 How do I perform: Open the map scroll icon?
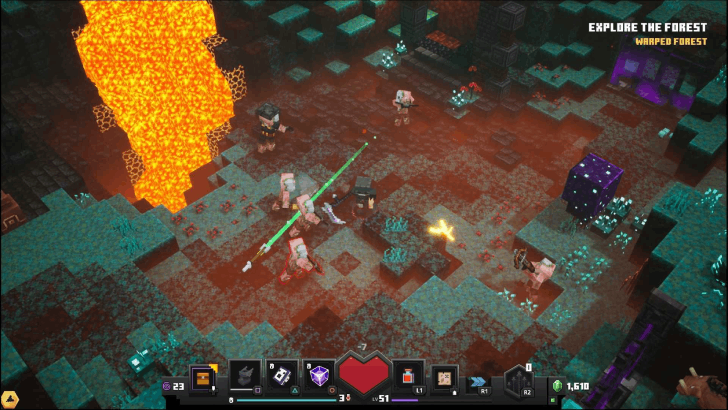(445, 376)
